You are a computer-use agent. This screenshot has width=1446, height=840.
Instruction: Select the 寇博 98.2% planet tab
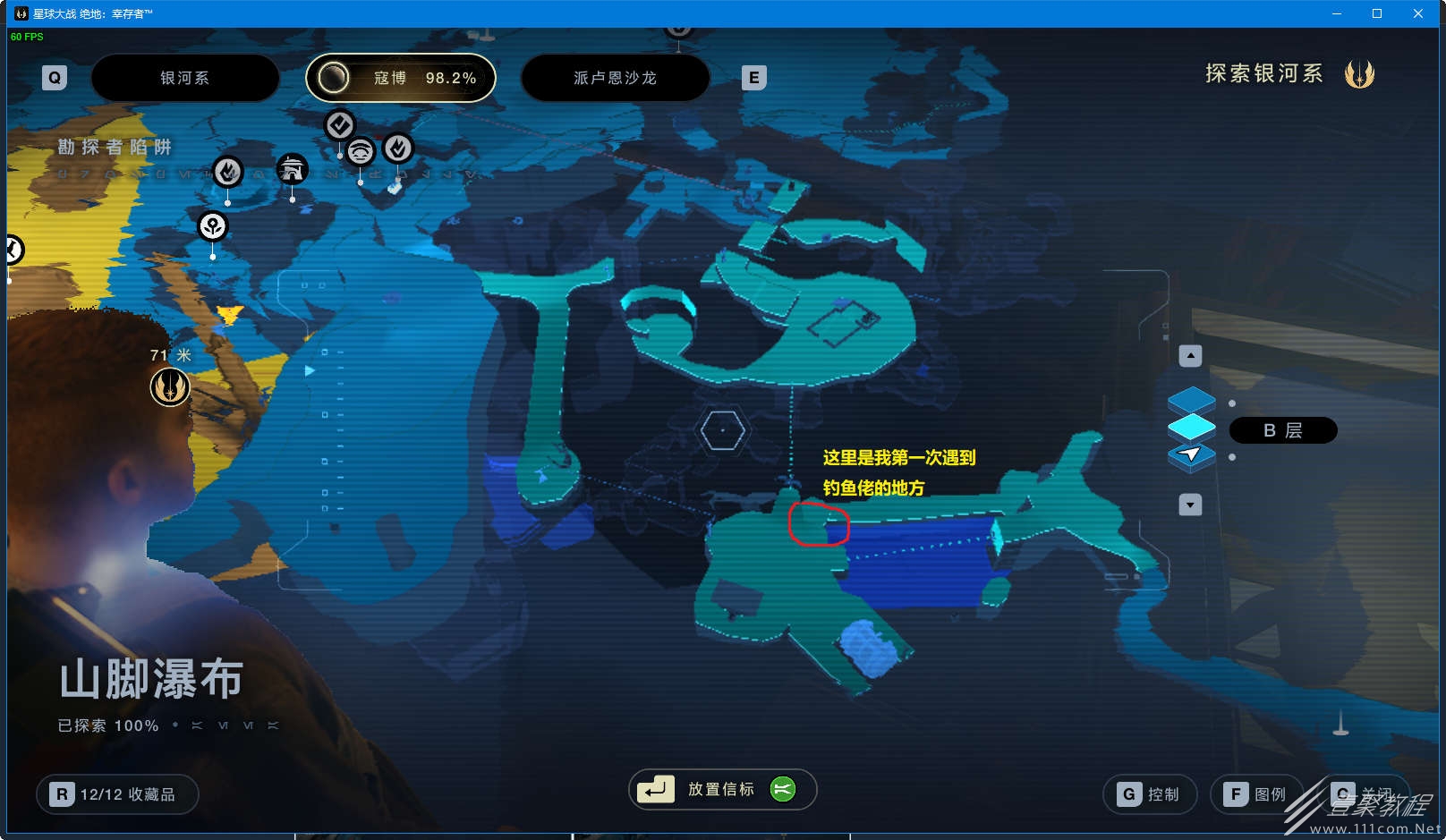tap(401, 78)
